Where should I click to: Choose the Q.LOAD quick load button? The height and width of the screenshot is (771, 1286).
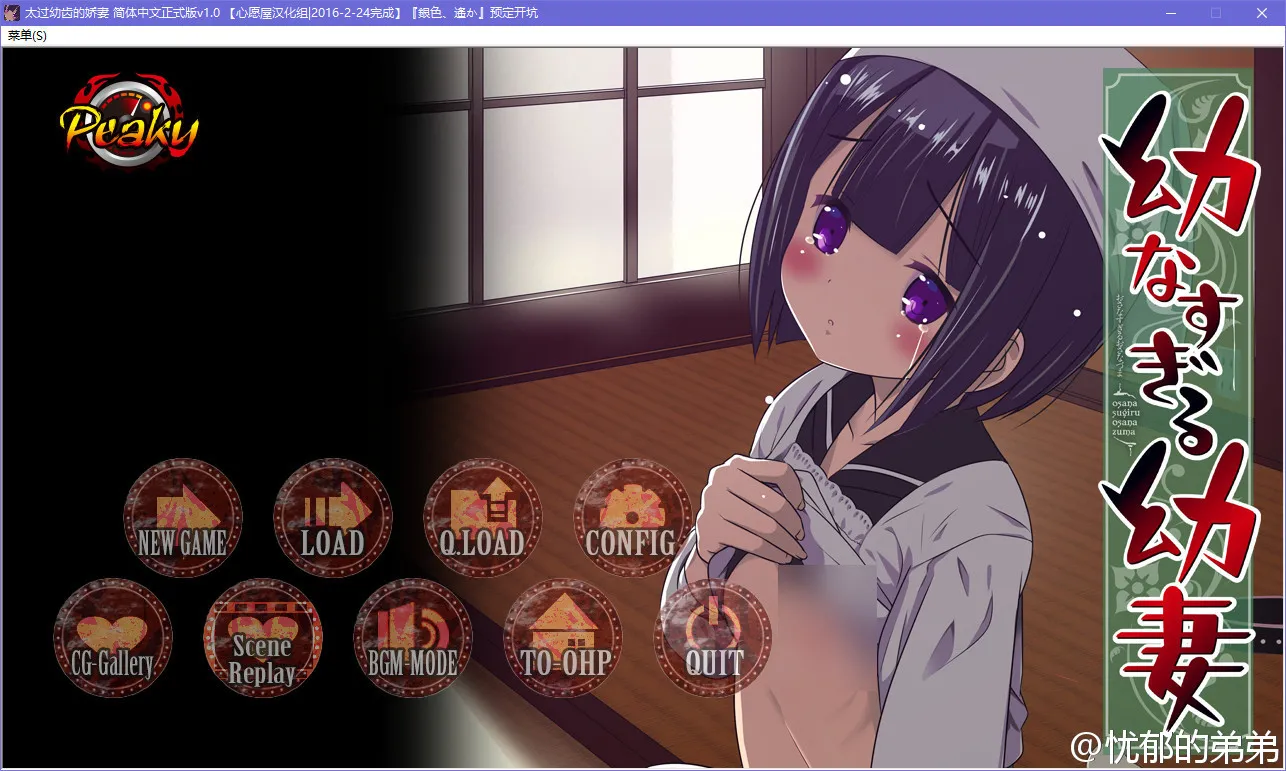click(483, 518)
